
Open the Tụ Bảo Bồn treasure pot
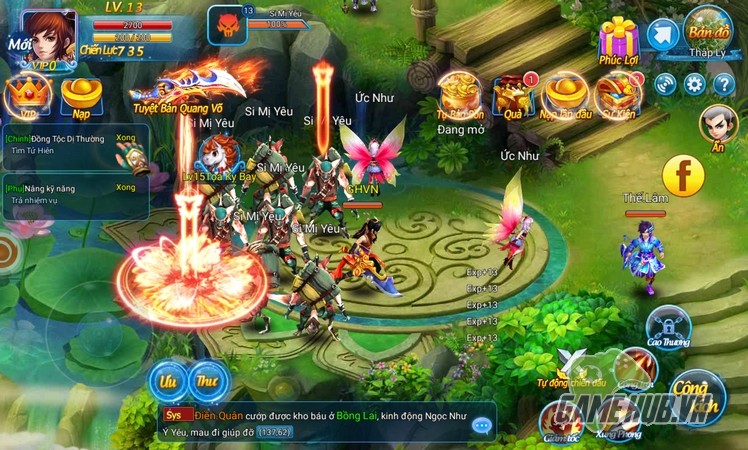[x=461, y=95]
